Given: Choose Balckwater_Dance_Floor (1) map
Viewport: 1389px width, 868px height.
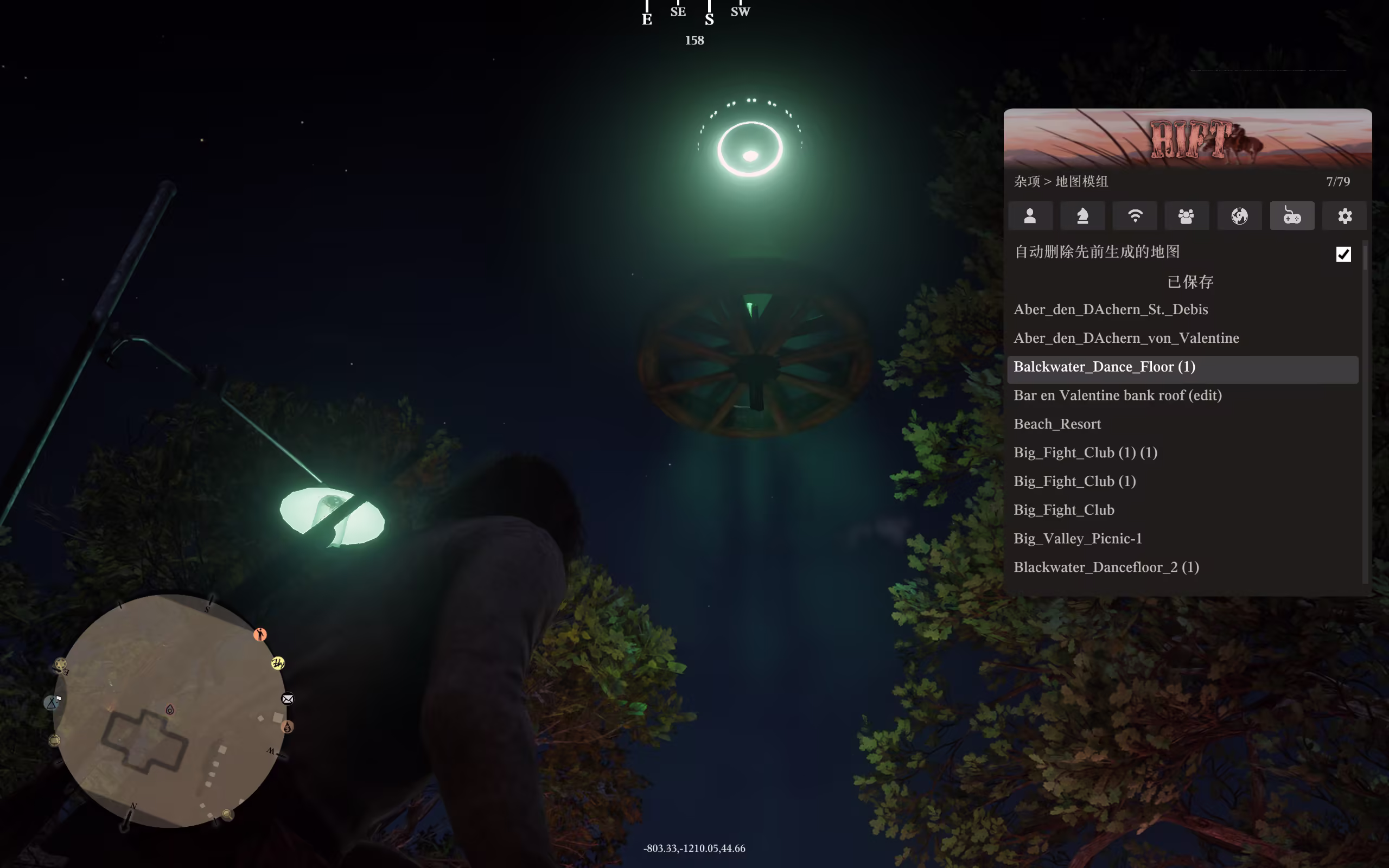Looking at the screenshot, I should (1104, 367).
